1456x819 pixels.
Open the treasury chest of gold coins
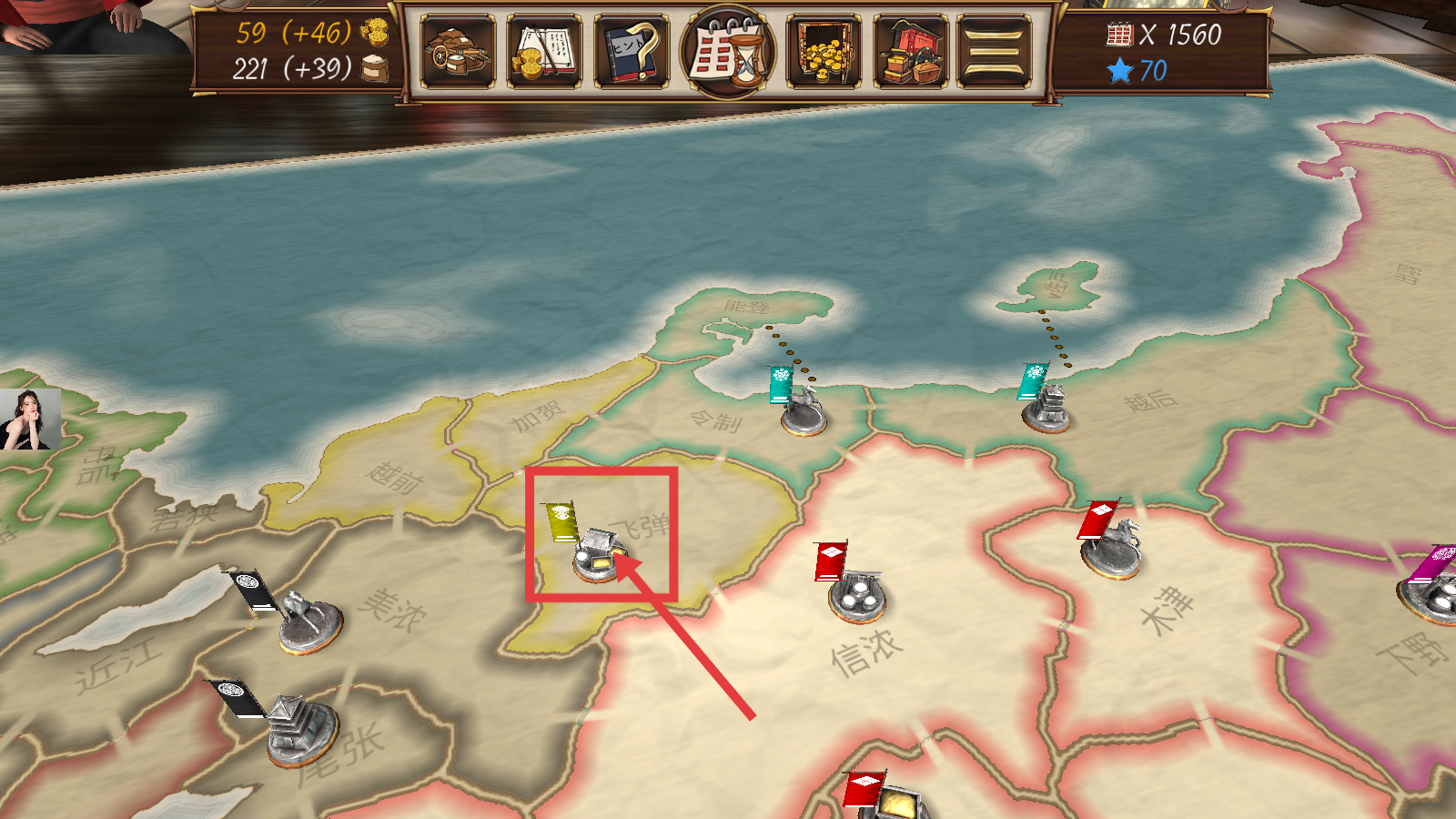tap(824, 51)
